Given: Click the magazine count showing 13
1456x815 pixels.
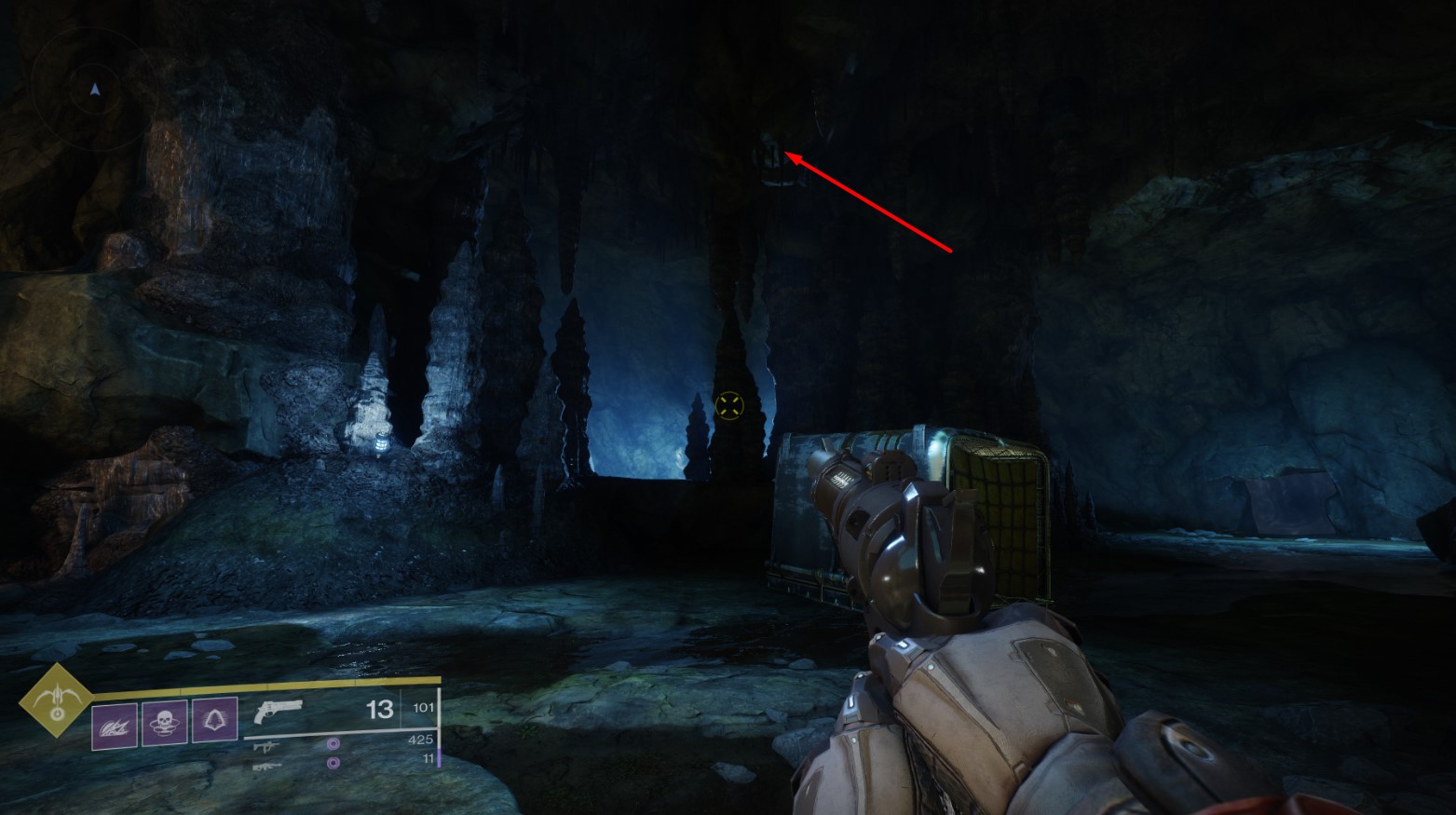Looking at the screenshot, I should 378,710.
